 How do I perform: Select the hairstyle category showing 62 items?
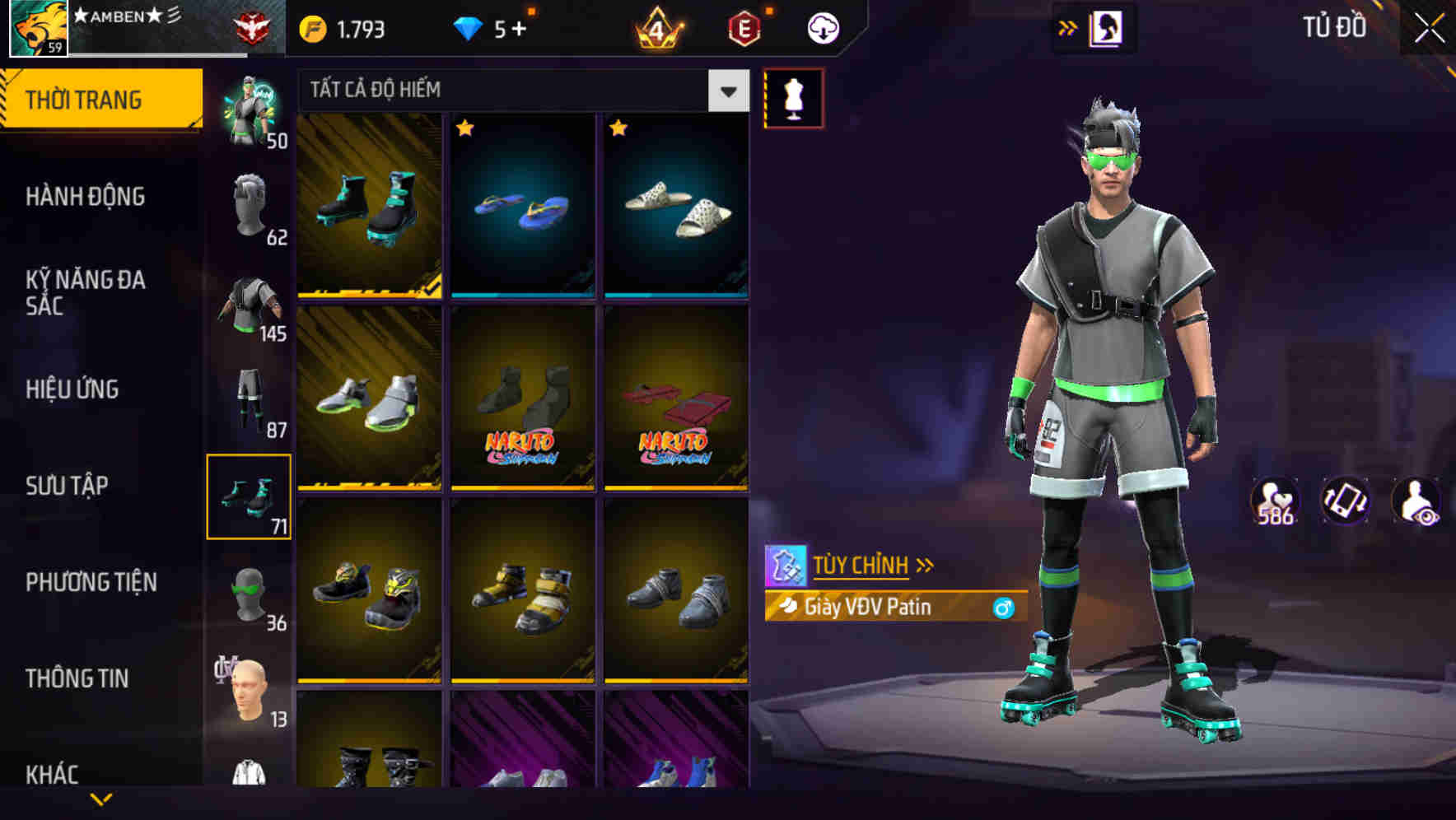click(x=248, y=211)
